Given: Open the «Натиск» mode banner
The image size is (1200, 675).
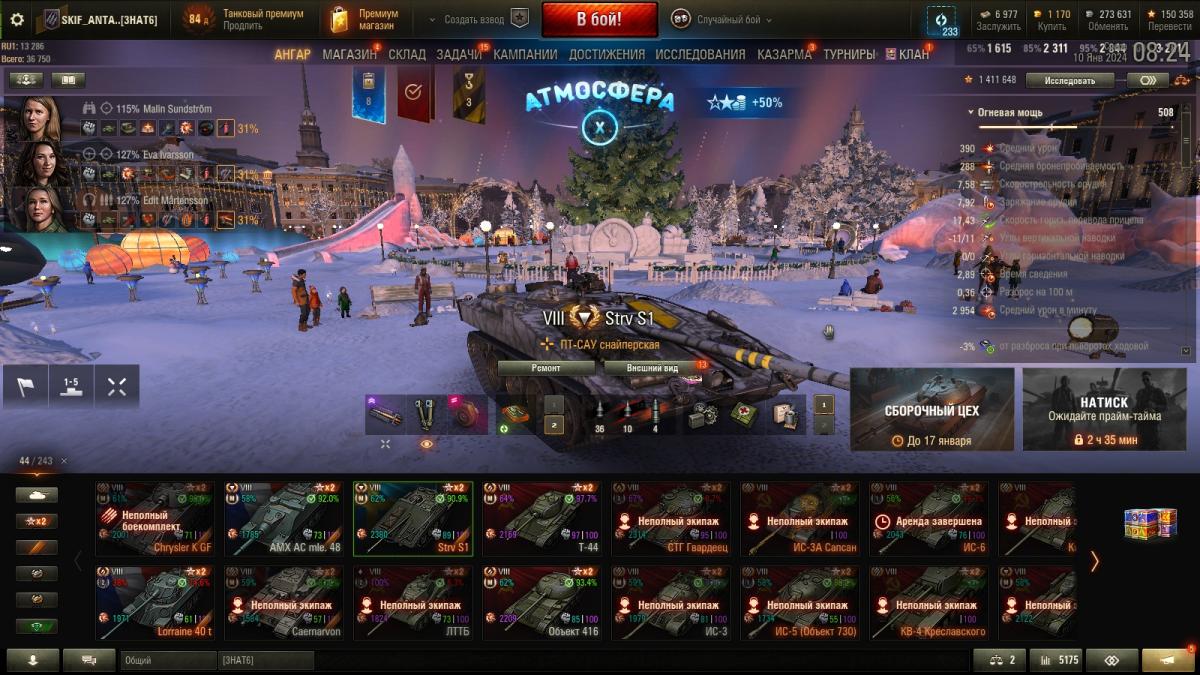Looking at the screenshot, I should pyautogui.click(x=1104, y=409).
